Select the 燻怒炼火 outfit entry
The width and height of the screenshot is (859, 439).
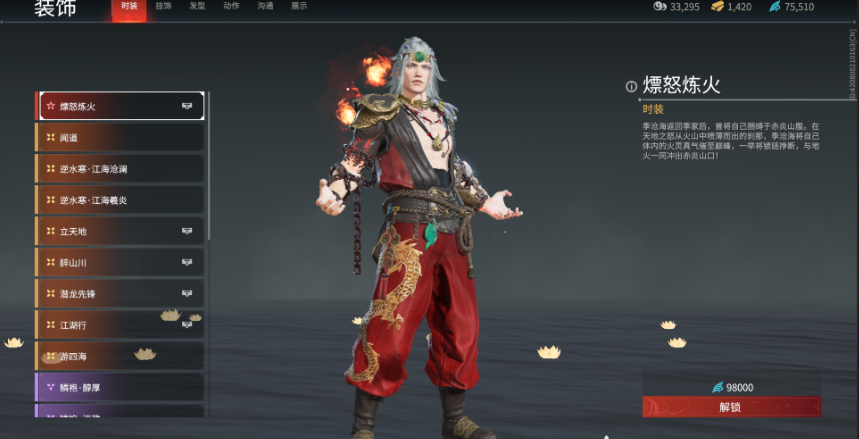click(x=120, y=106)
